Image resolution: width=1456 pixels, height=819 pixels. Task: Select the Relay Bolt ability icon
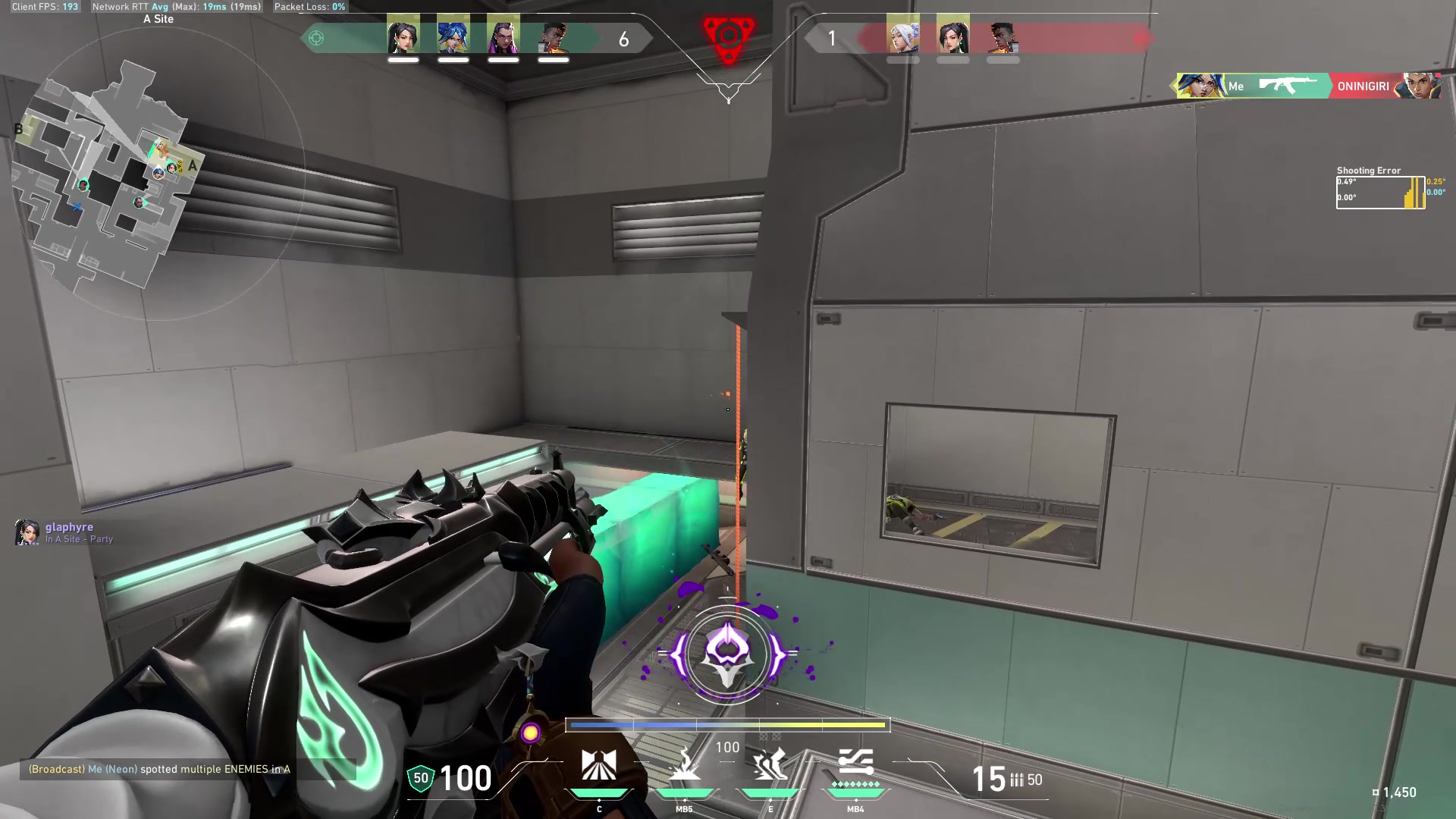684,766
